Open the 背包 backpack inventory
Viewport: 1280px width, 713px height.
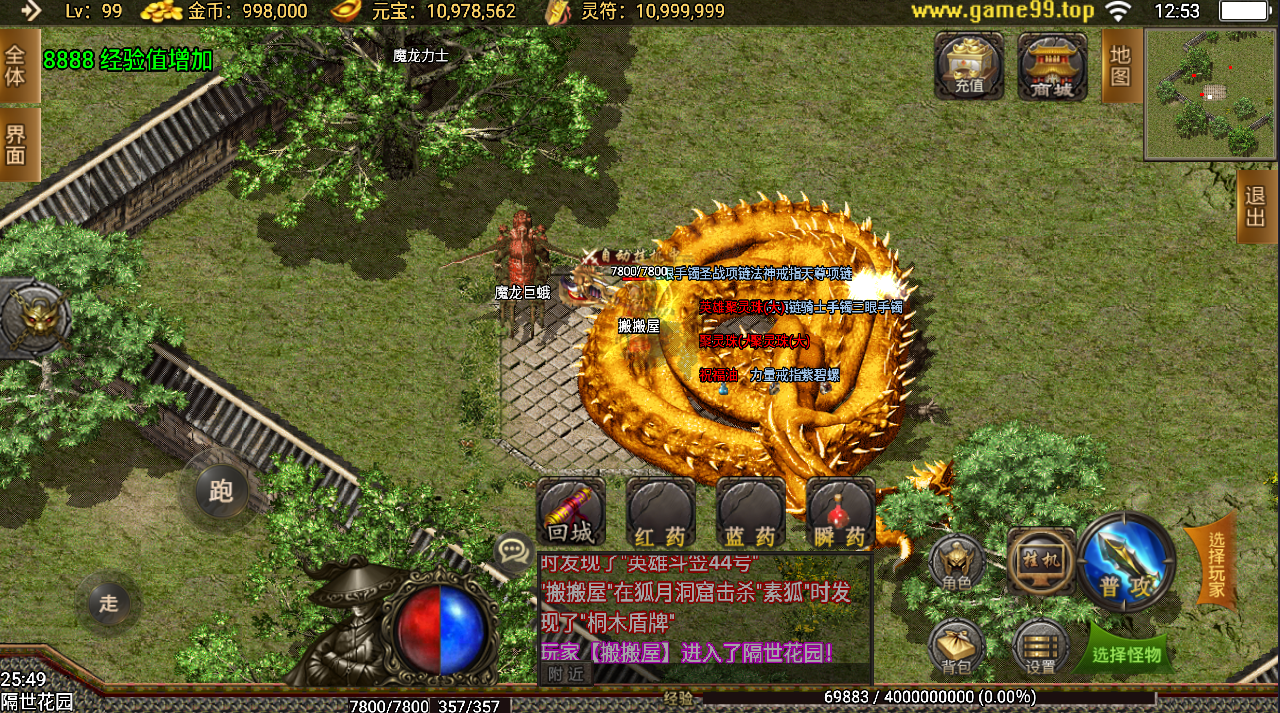click(x=957, y=647)
